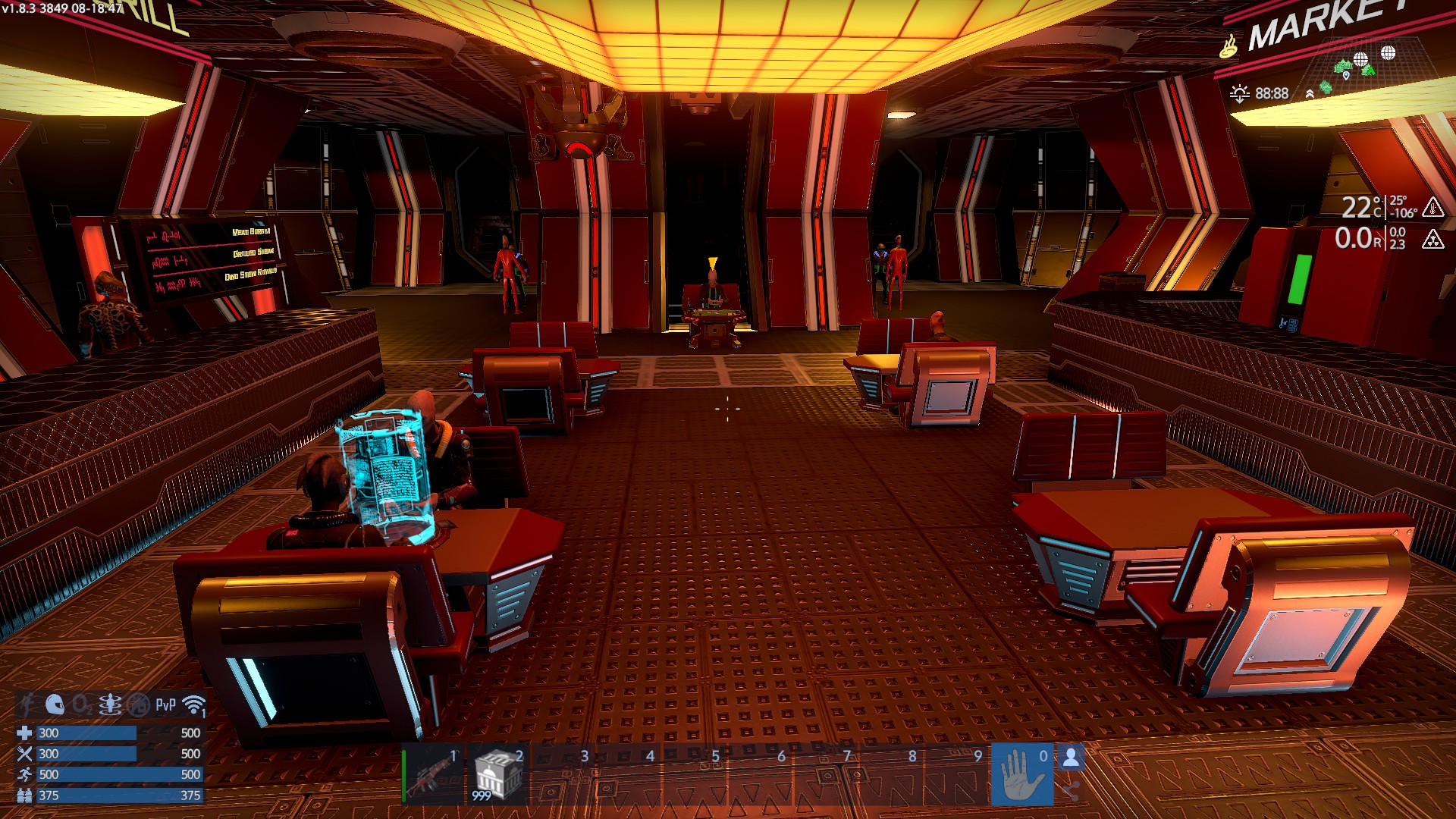Viewport: 1456px width, 819px height.
Task: Open the player profile icon beside the hotbar
Action: click(1071, 758)
